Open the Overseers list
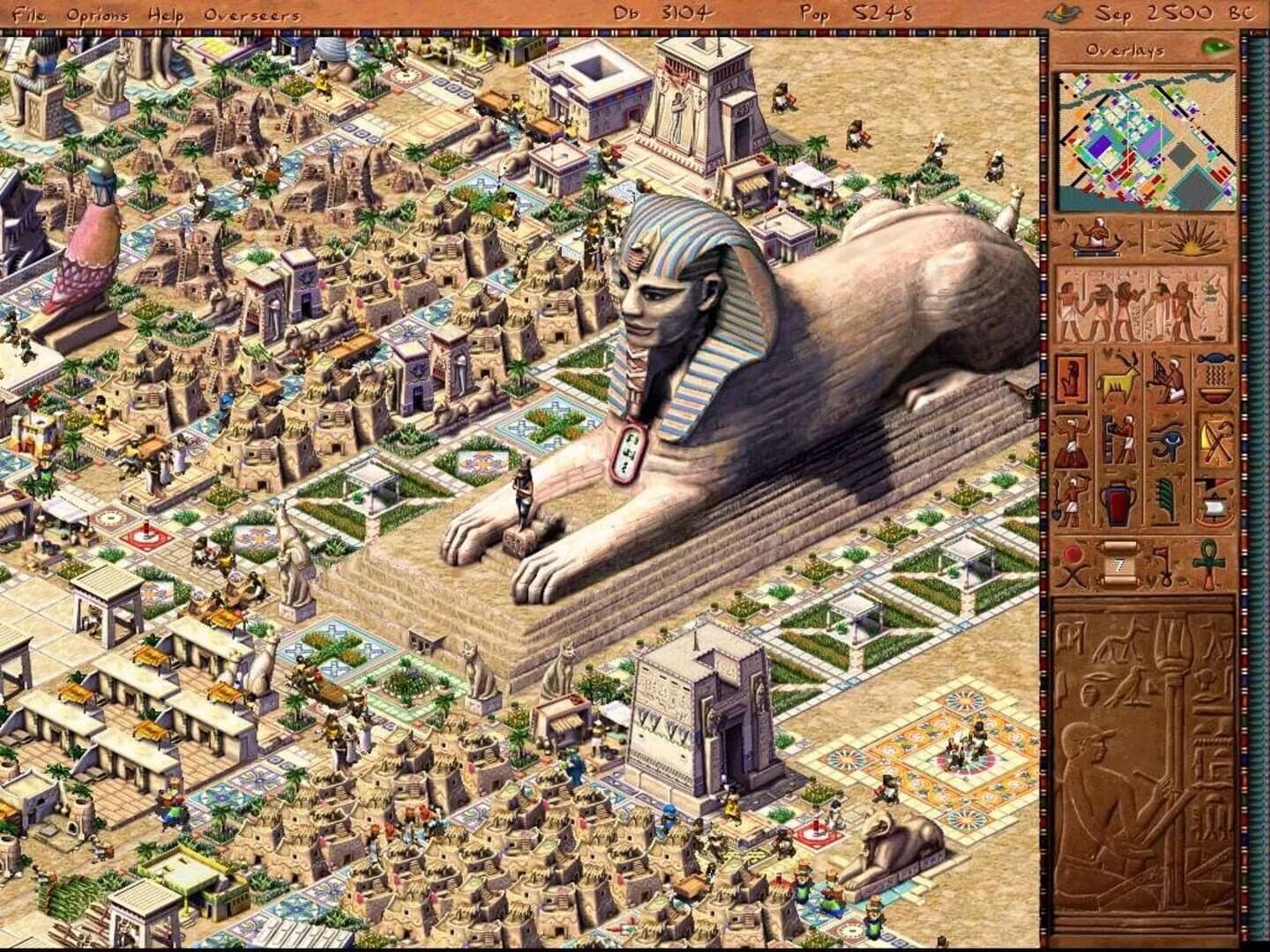The width and height of the screenshot is (1270, 952). point(251,14)
